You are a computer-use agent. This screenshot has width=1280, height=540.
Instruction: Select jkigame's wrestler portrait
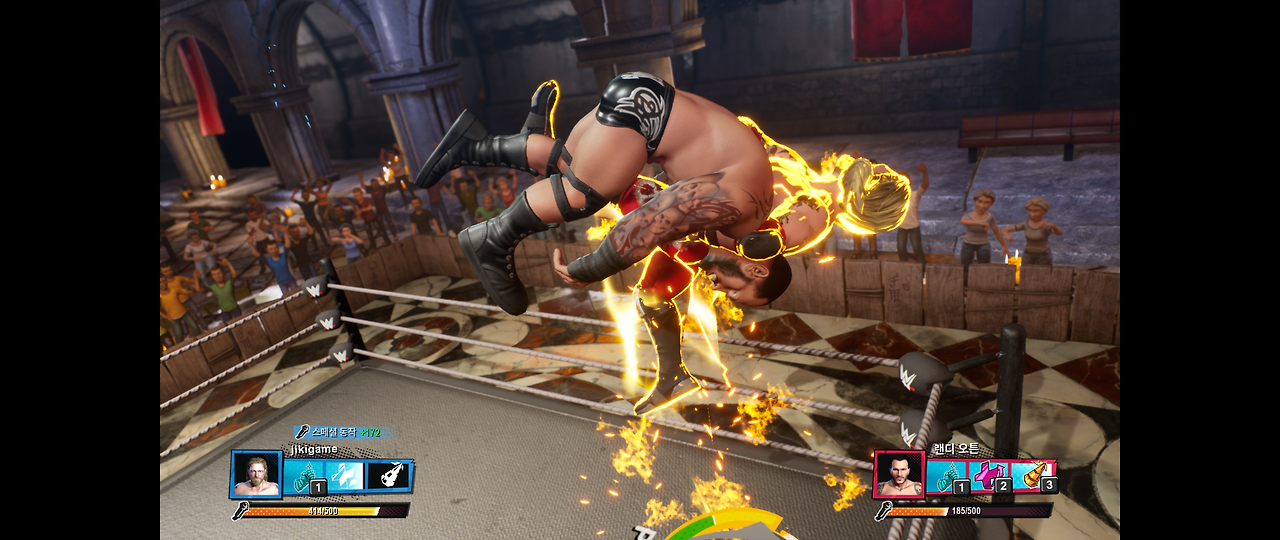[256, 475]
